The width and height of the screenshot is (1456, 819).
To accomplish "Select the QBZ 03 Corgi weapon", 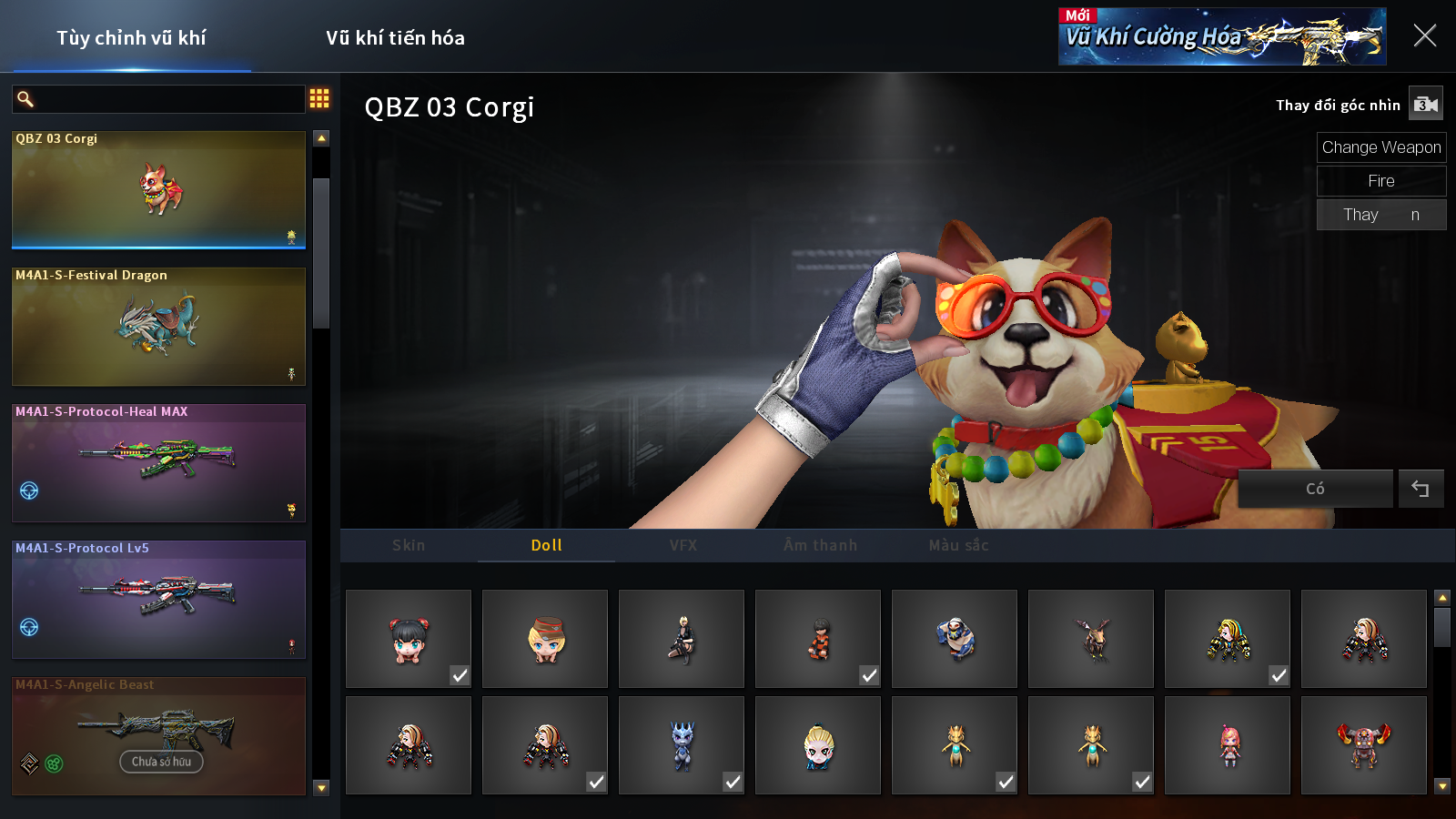I will [x=158, y=190].
